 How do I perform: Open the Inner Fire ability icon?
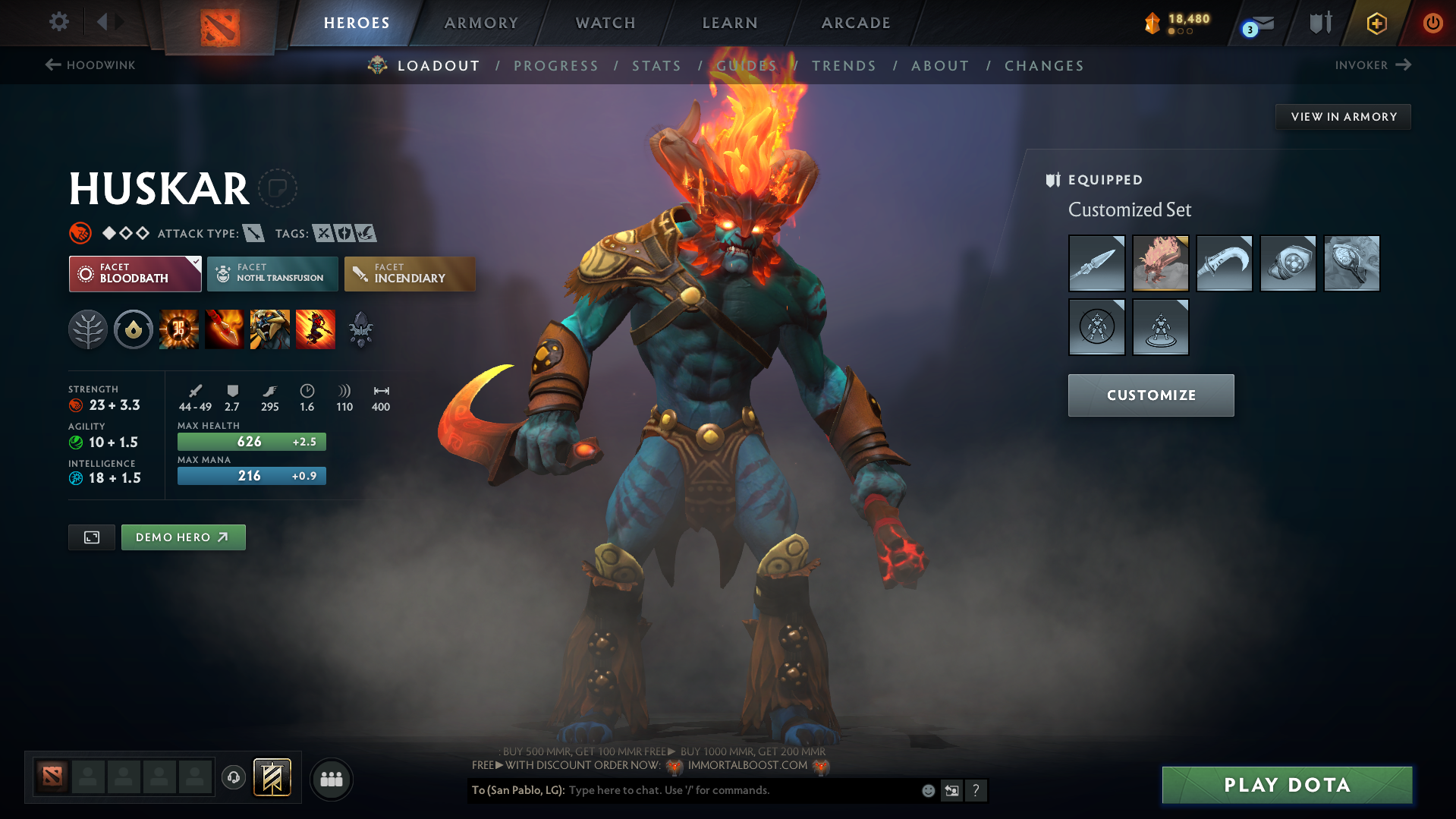(x=179, y=329)
